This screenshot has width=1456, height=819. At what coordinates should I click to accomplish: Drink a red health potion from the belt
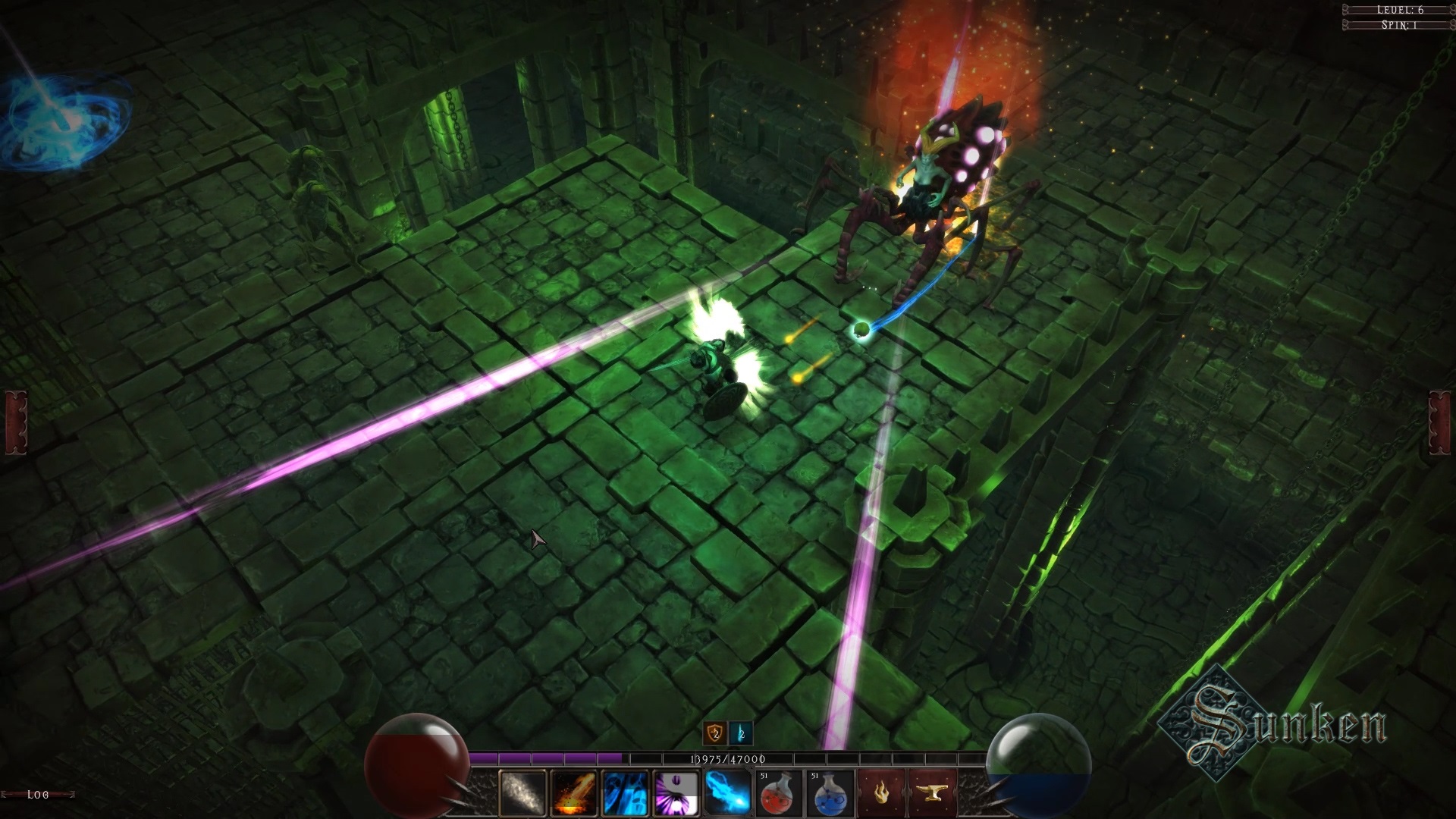point(780,794)
